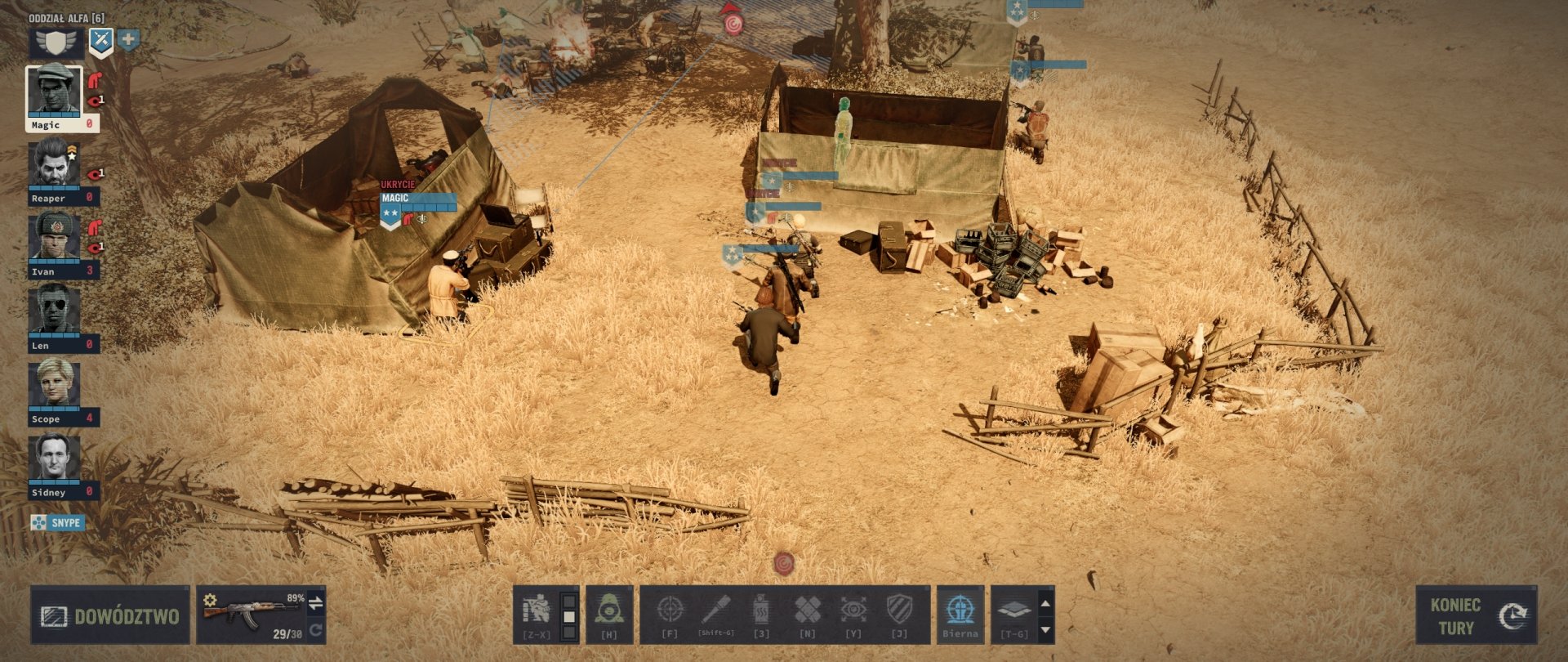Image resolution: width=1568 pixels, height=662 pixels.
Task: Click the floor level up arrow near [T-G]
Action: click(x=1046, y=603)
